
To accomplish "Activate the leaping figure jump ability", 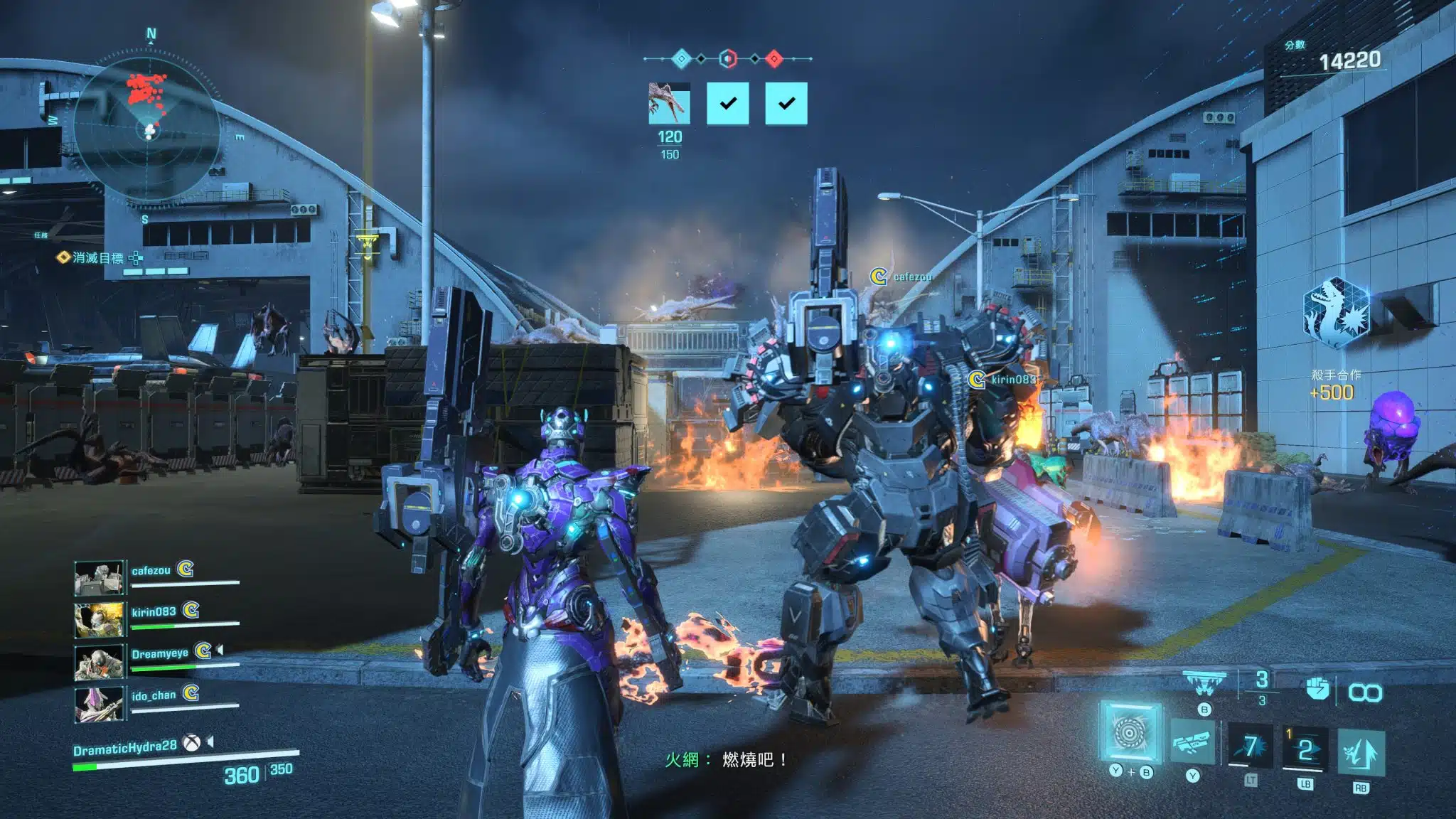I will 1360,752.
